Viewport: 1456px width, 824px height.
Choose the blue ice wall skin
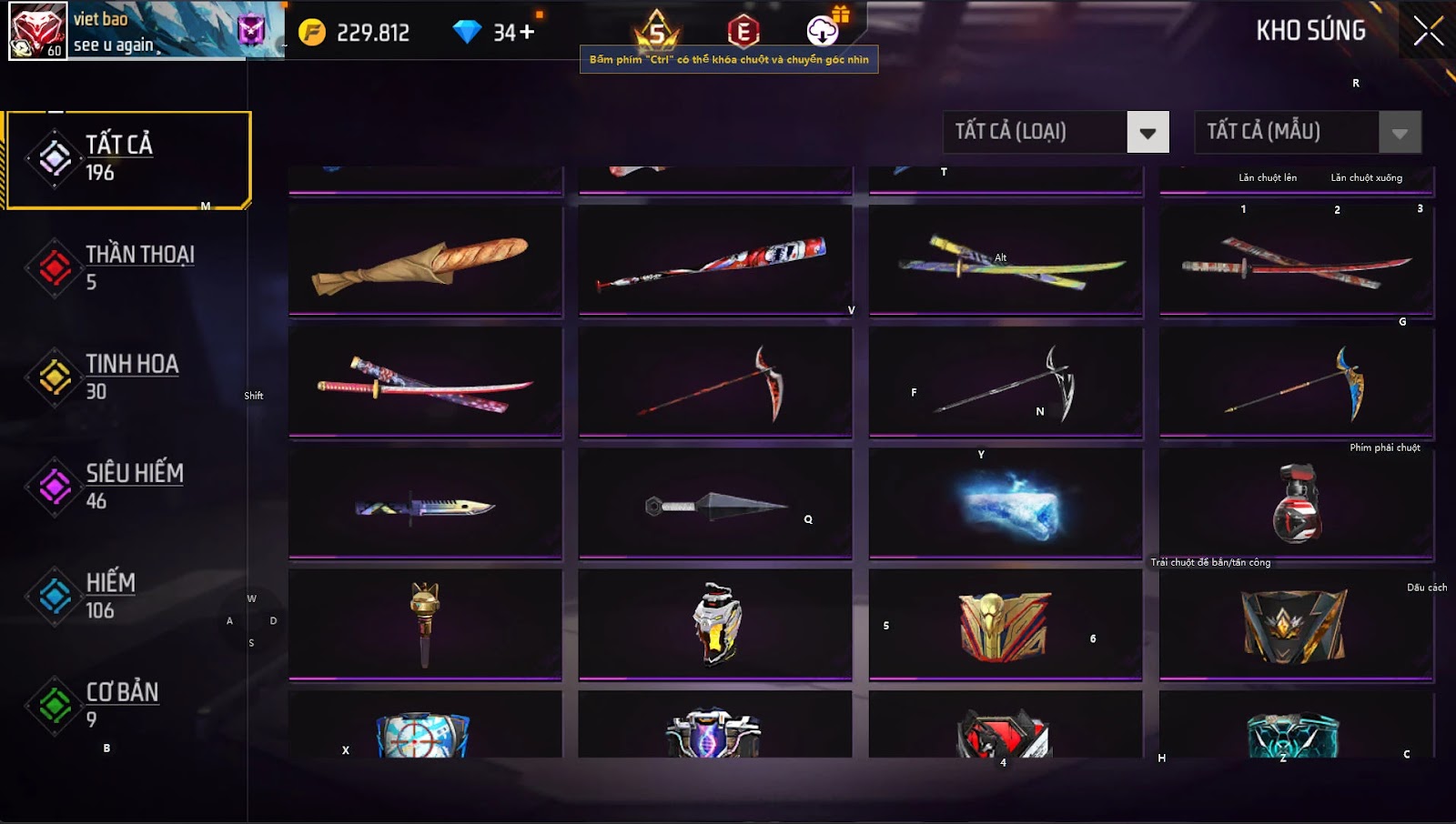pos(1006,505)
